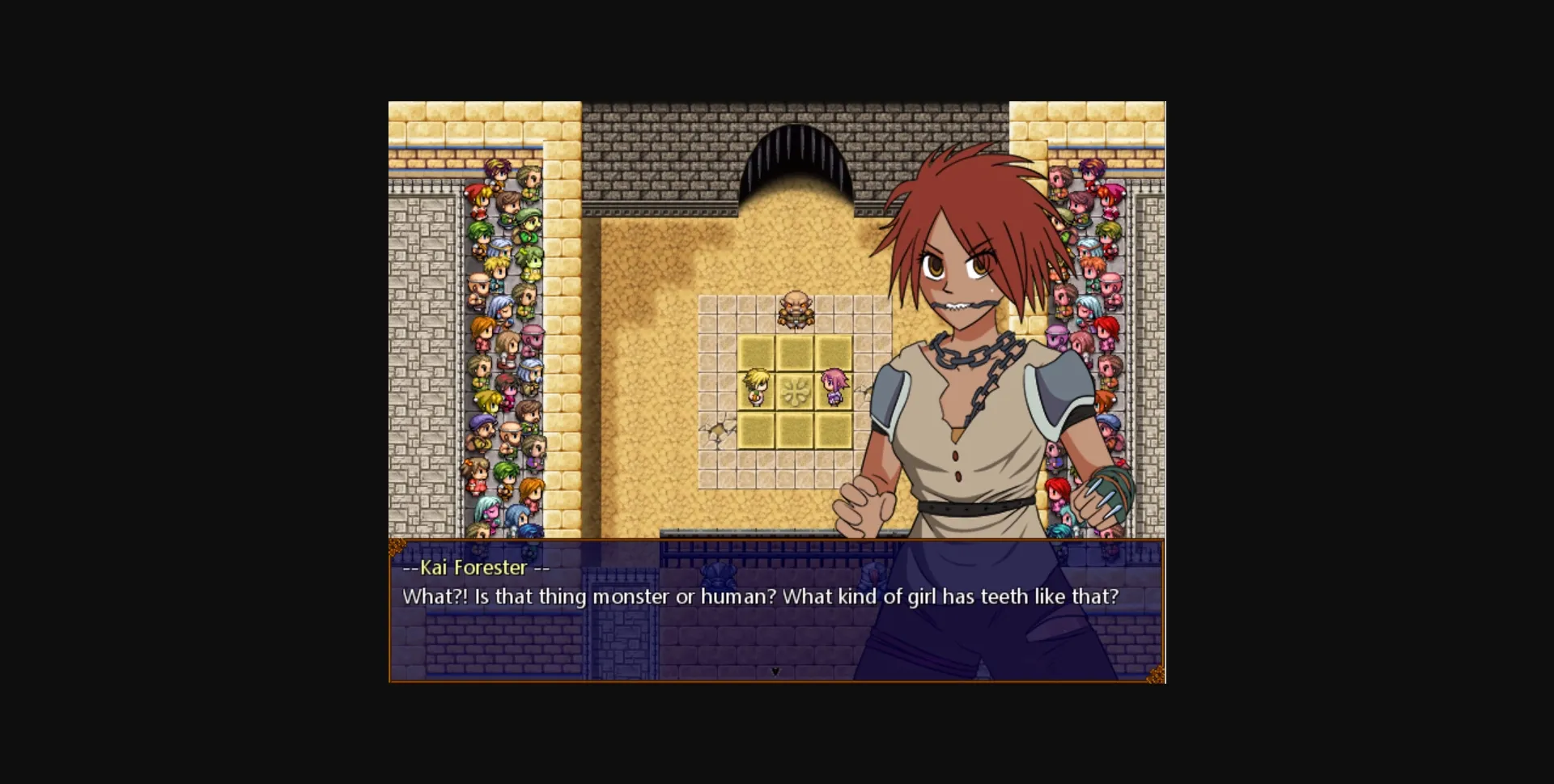Select the pink-haired girl sprite in the arena

834,388
